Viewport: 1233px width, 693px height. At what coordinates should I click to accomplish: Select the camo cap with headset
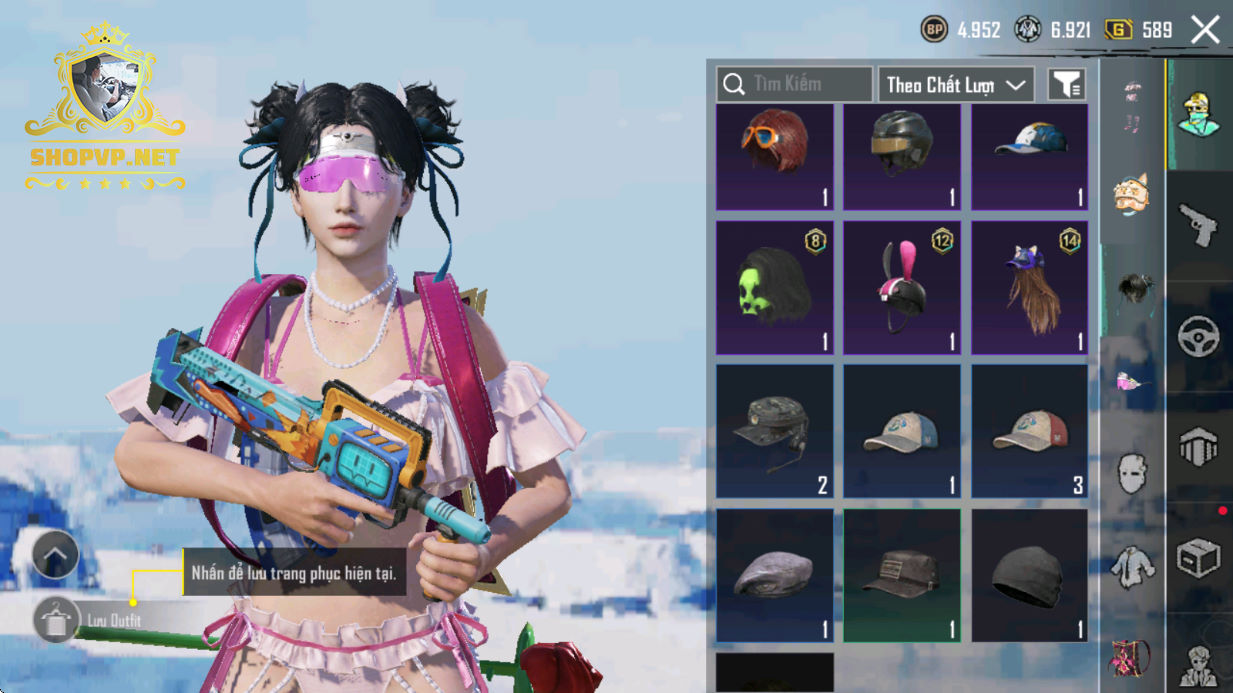tap(775, 431)
